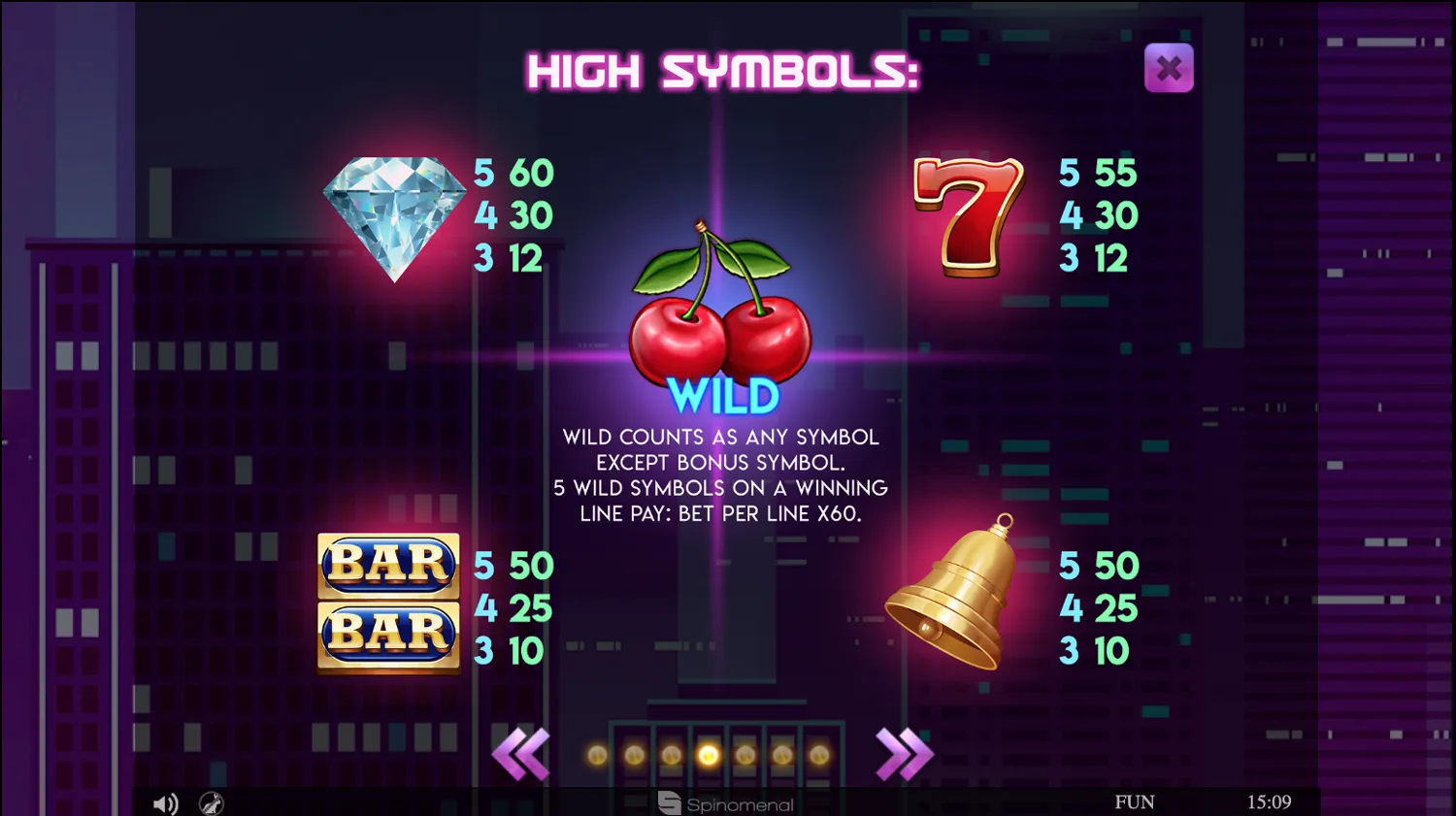Click the speaker sound icon
The width and height of the screenshot is (1456, 816).
[166, 802]
